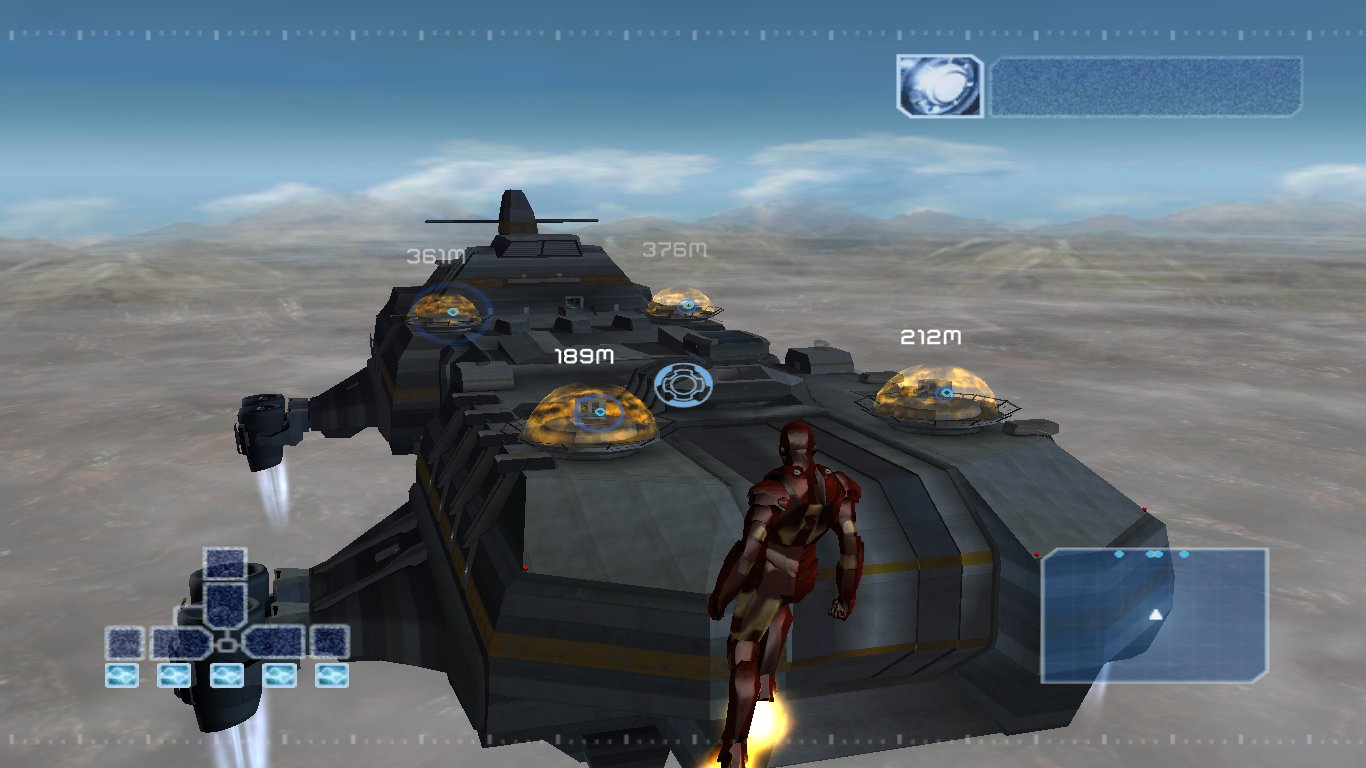The height and width of the screenshot is (768, 1366).
Task: Lock onto the target marked 361M
Action: click(452, 312)
